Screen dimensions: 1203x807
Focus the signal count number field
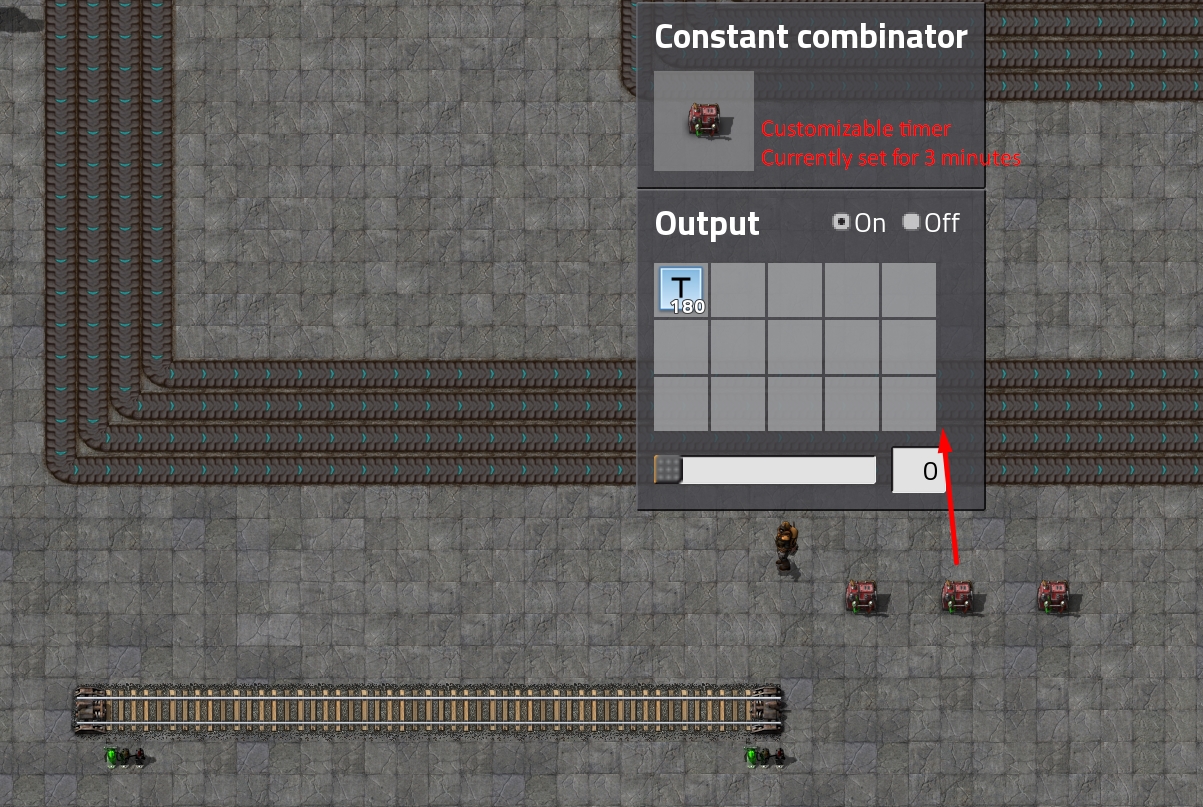pos(929,471)
